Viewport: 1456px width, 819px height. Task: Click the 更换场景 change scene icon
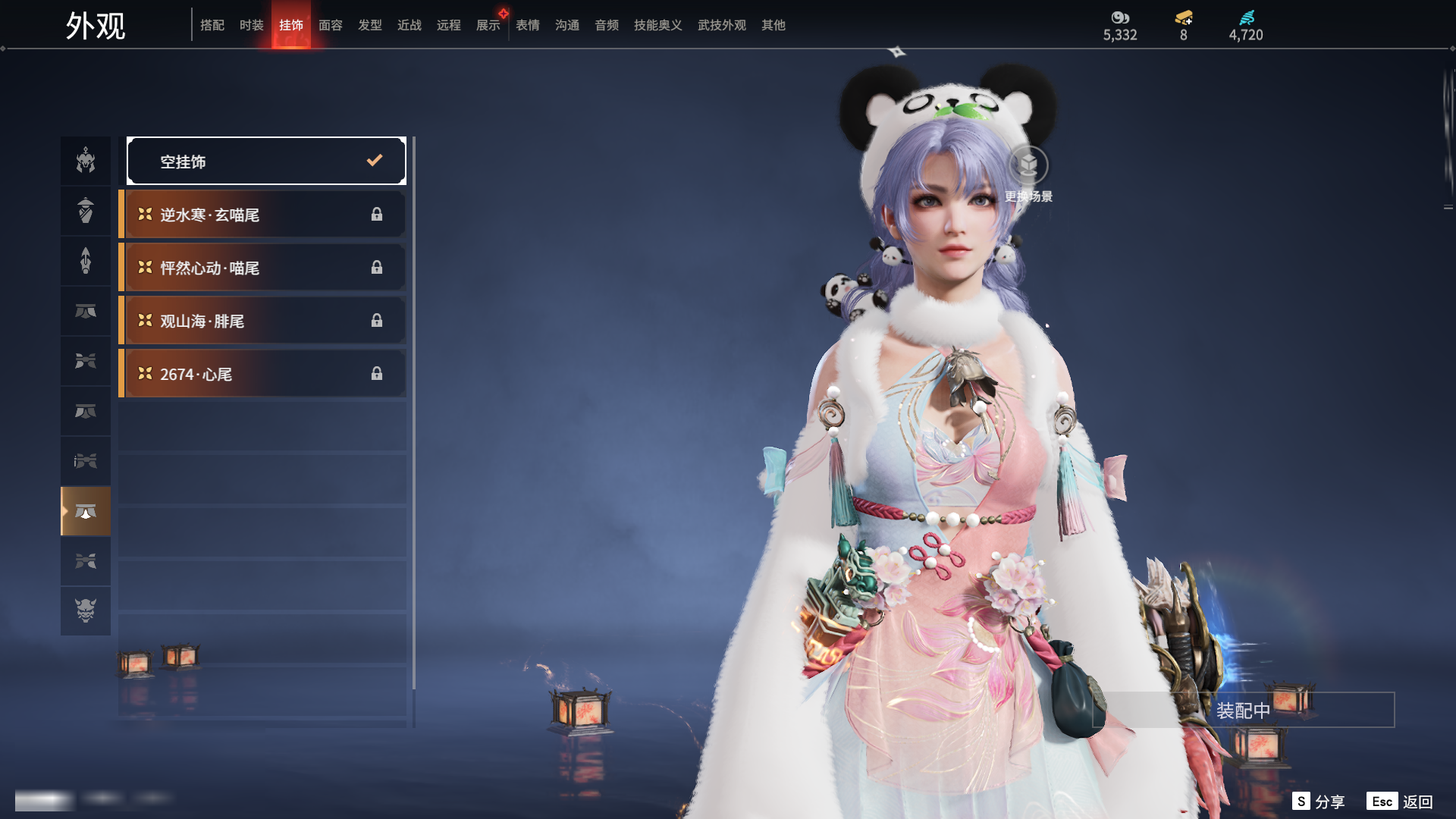[x=1028, y=165]
